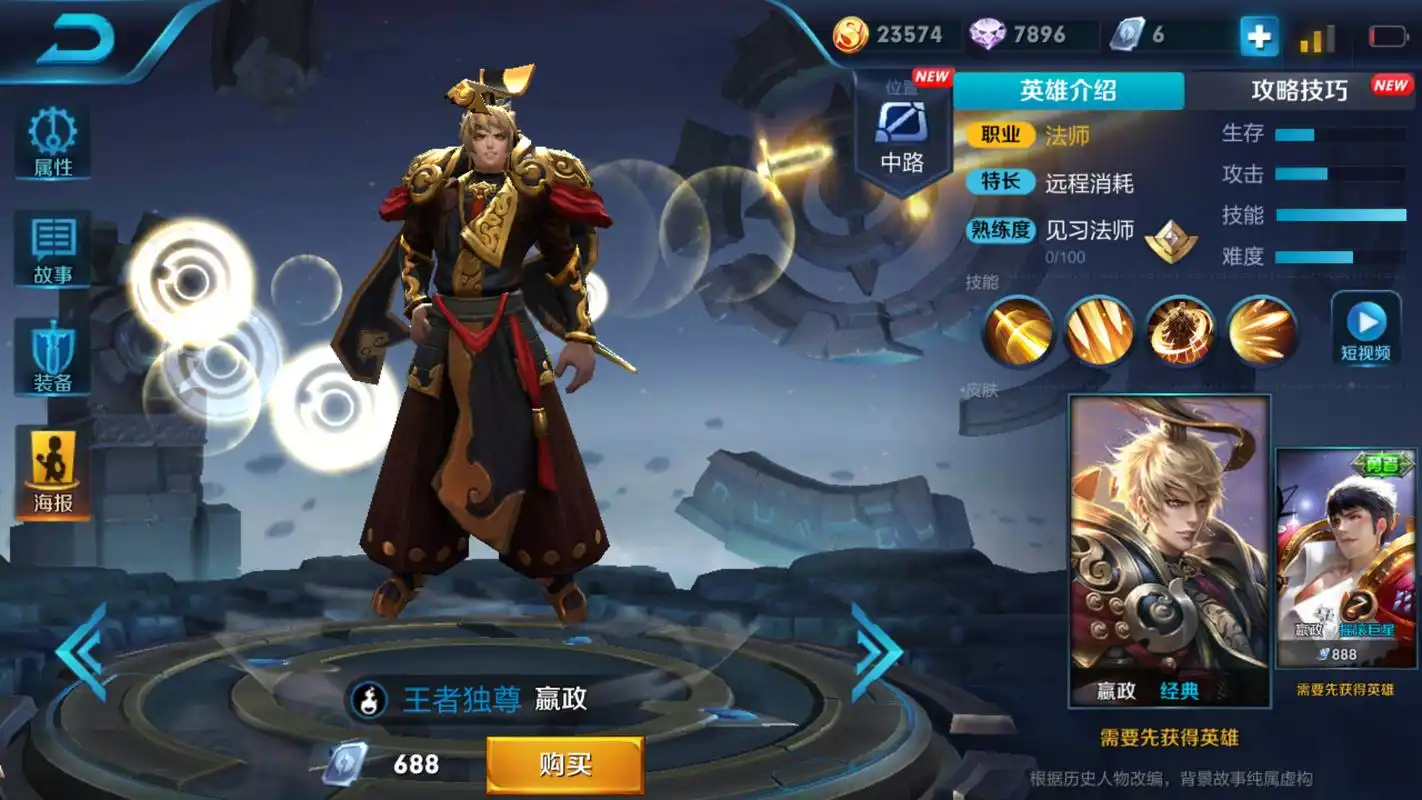Viewport: 1422px width, 800px height.
Task: Play the 短视频 short video
Action: click(1365, 325)
